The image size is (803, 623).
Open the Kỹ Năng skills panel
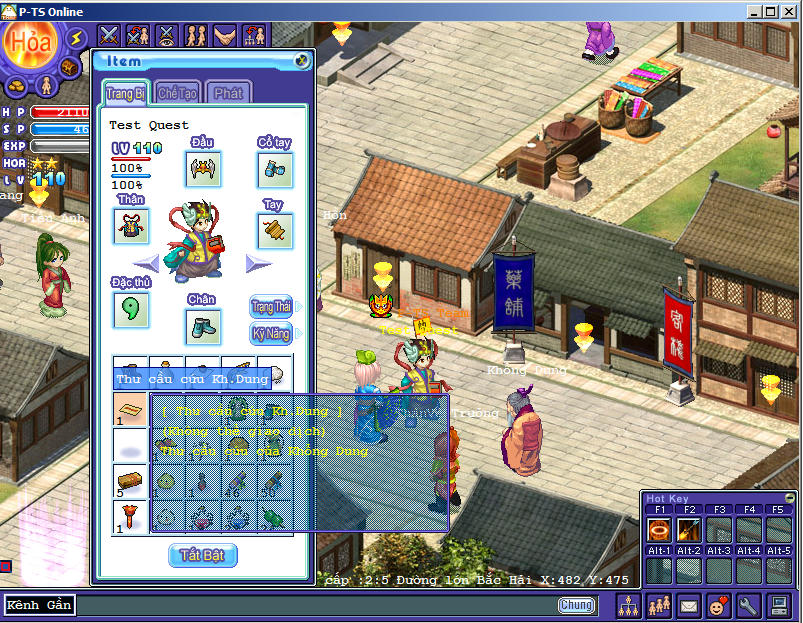tap(271, 333)
